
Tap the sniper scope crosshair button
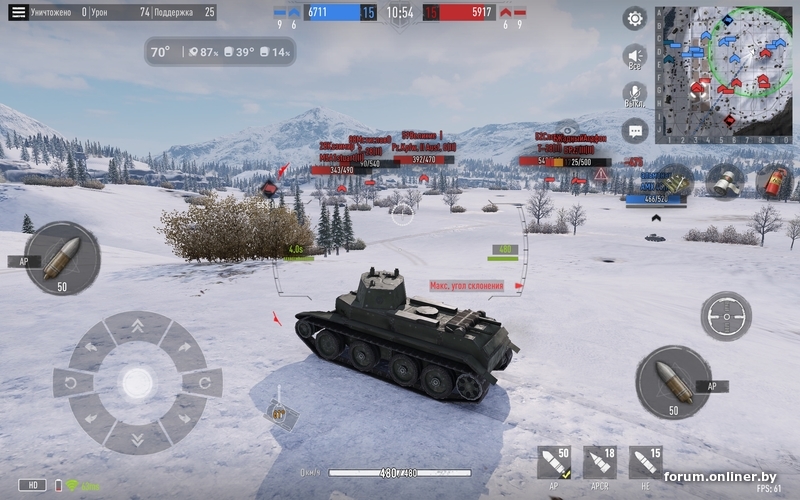pyautogui.click(x=725, y=316)
